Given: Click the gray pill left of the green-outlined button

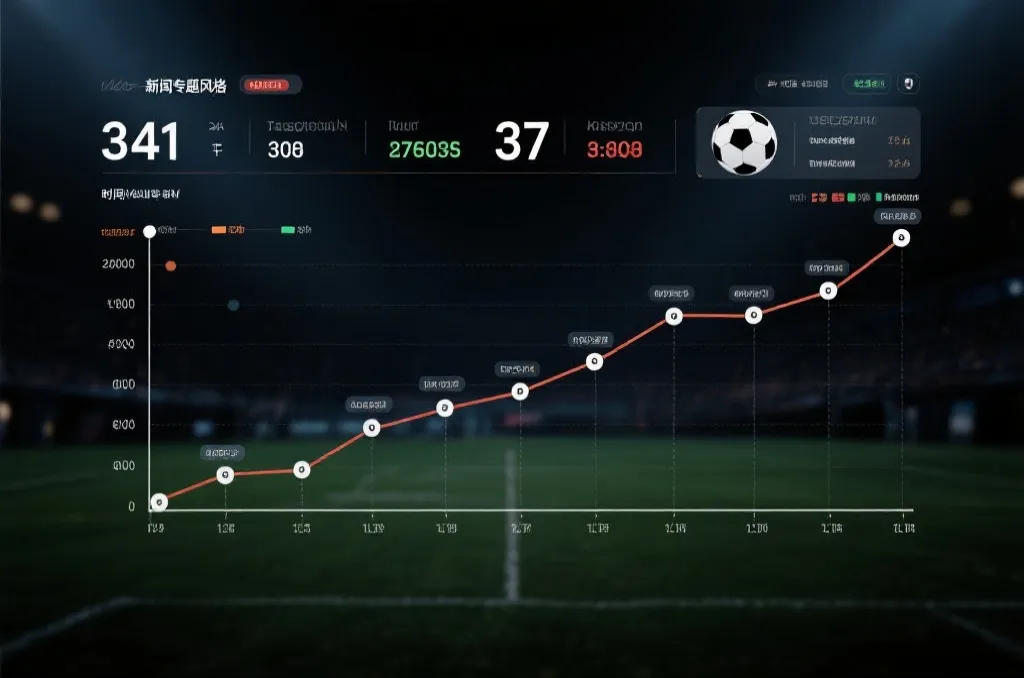Looking at the screenshot, I should pos(796,84).
